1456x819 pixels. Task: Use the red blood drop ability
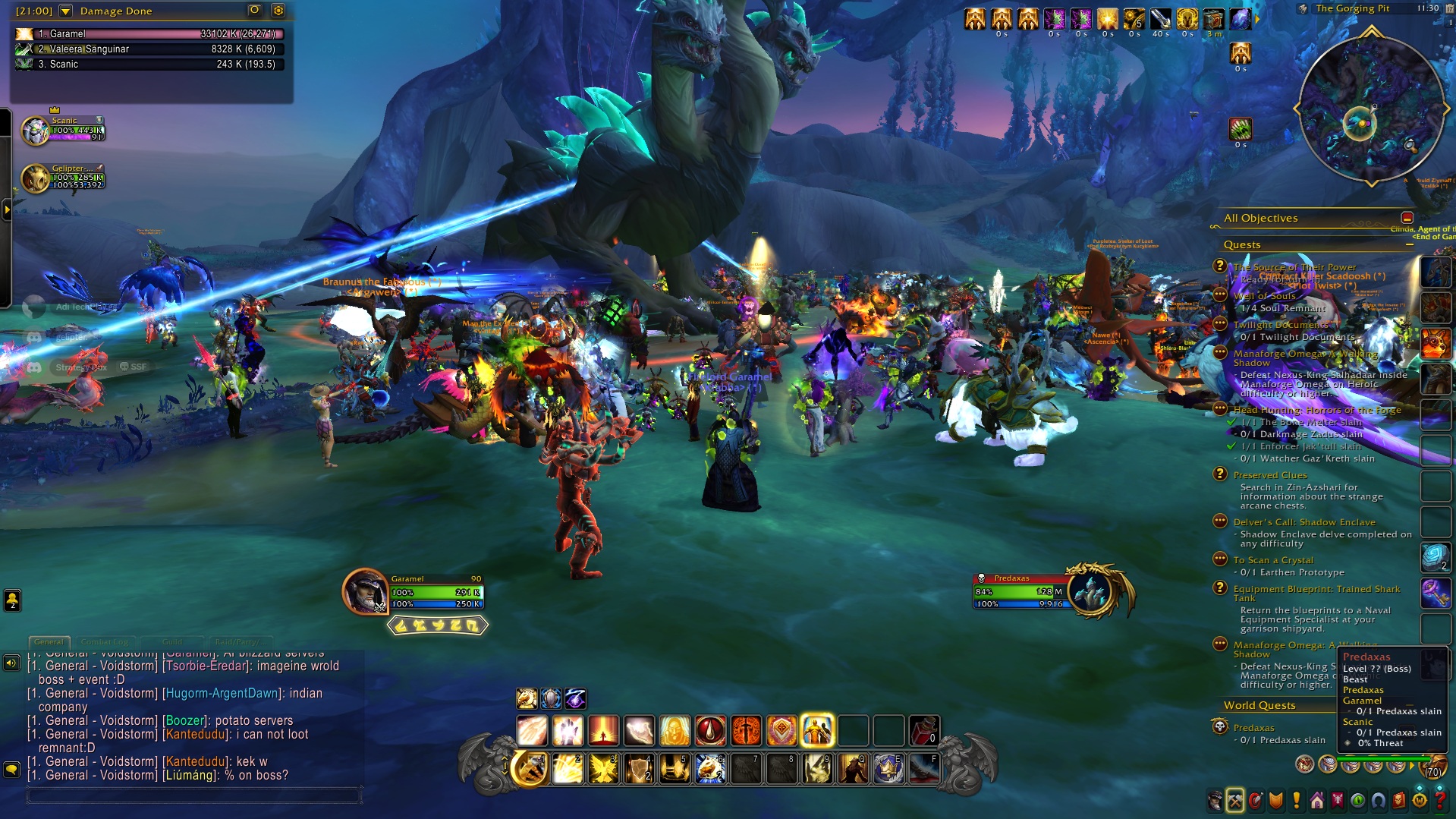[x=711, y=731]
